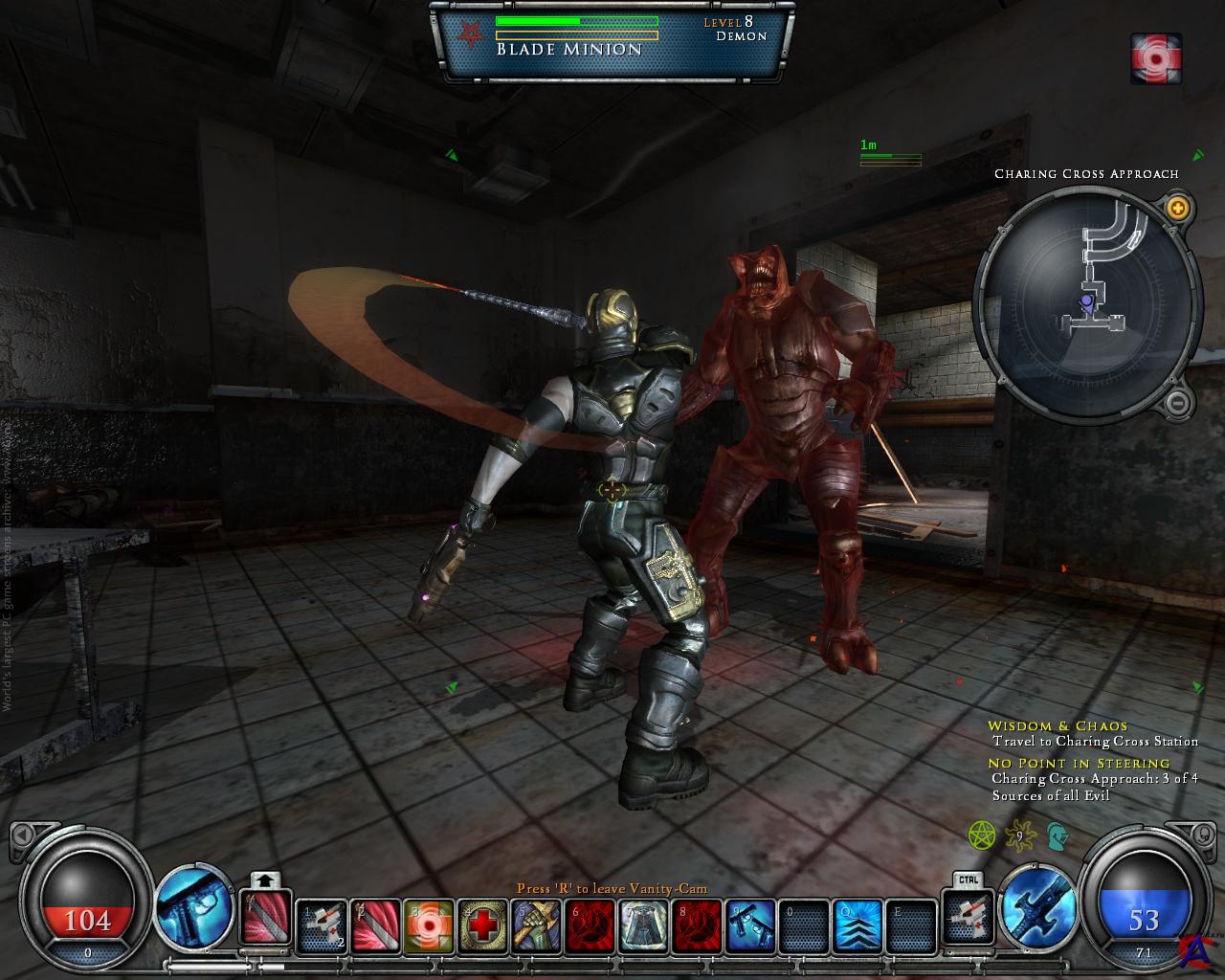Use the red cross medkit in slot 4
The image size is (1225, 980).
(x=482, y=926)
